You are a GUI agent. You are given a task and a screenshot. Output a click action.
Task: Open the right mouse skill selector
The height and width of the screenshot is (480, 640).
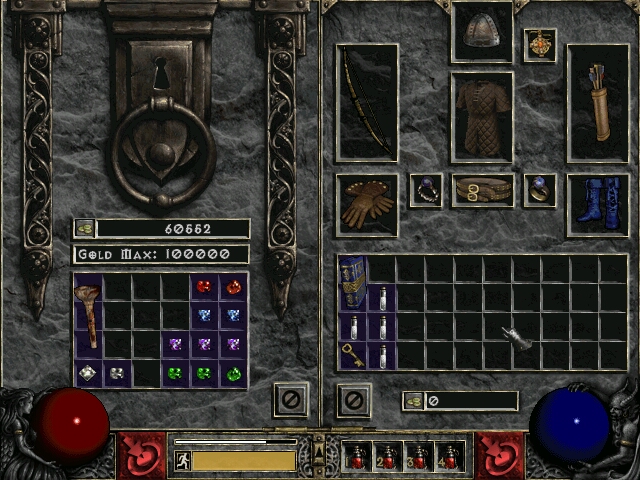click(x=499, y=455)
